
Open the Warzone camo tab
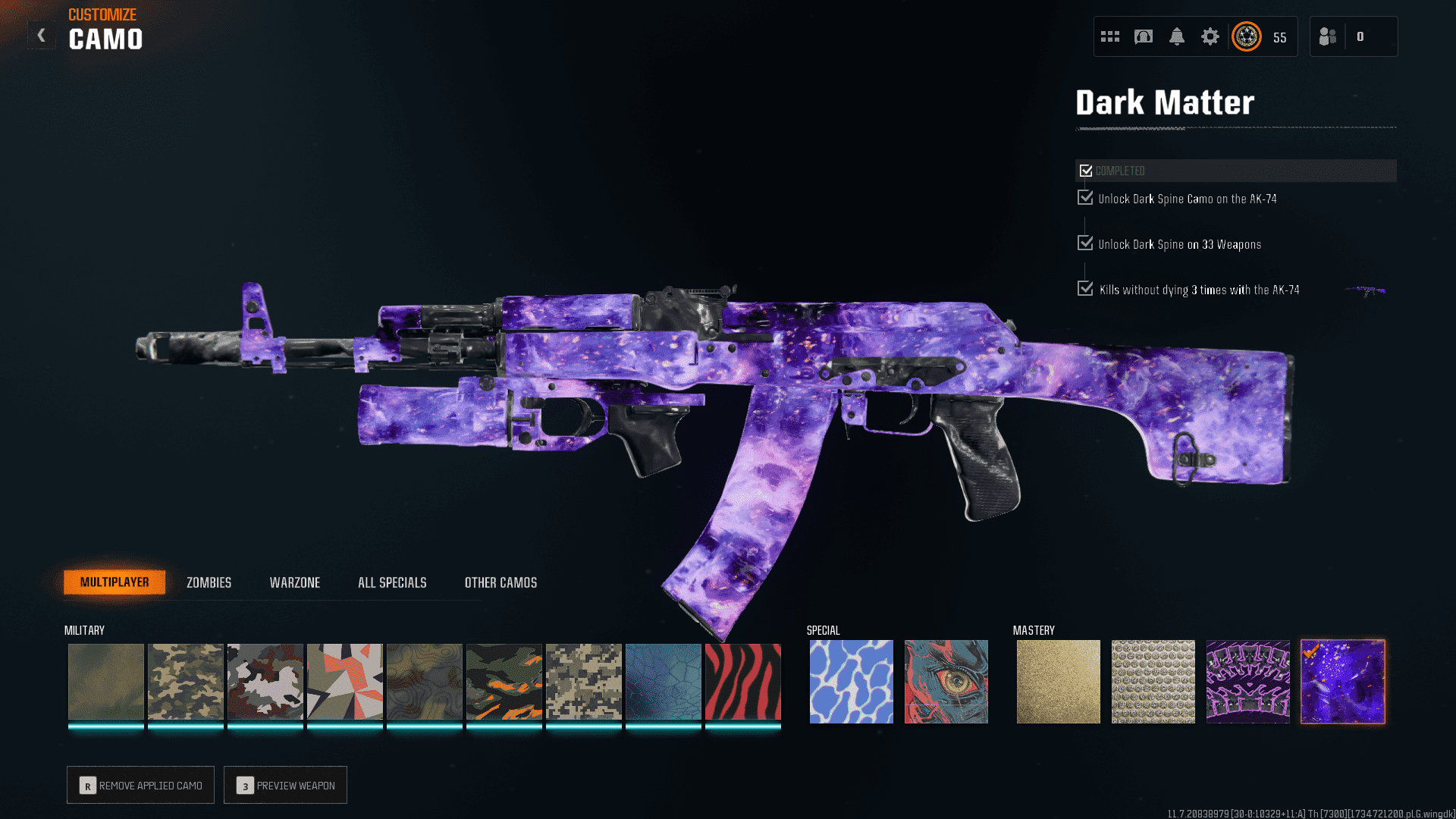point(295,582)
